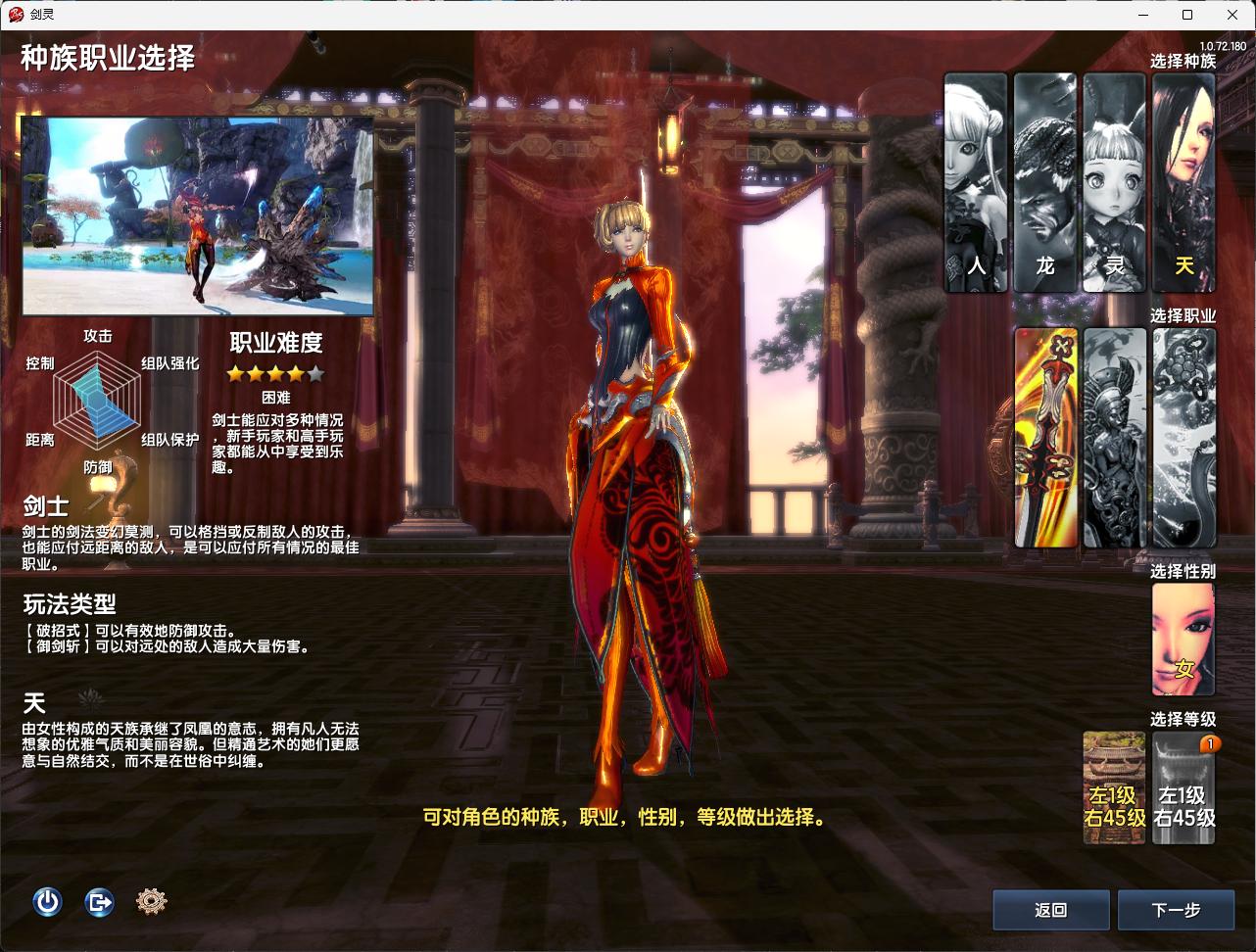This screenshot has width=1256, height=952.
Task: Select the 天 race portrait
Action: coord(1184,183)
